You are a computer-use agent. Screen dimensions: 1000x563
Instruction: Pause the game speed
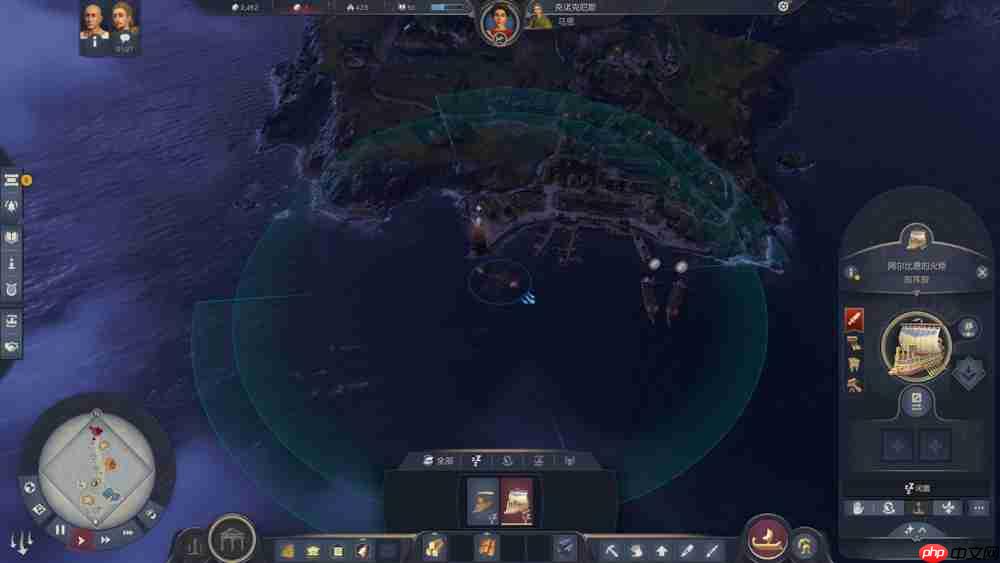60,530
